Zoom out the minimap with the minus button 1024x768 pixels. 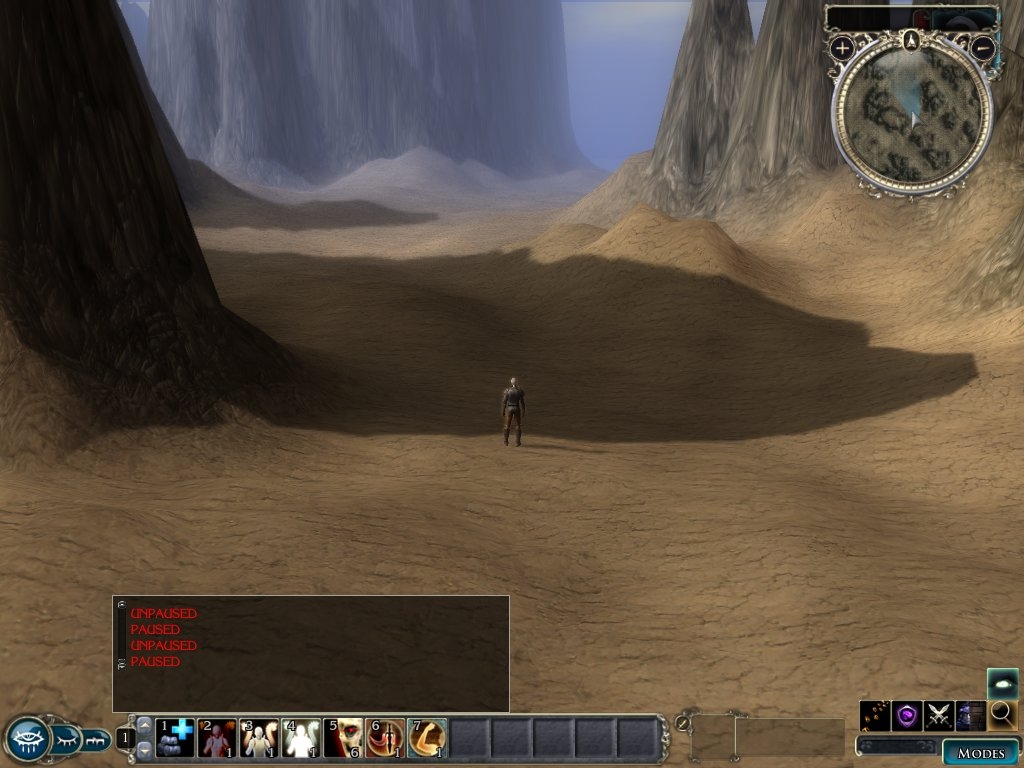click(x=983, y=47)
